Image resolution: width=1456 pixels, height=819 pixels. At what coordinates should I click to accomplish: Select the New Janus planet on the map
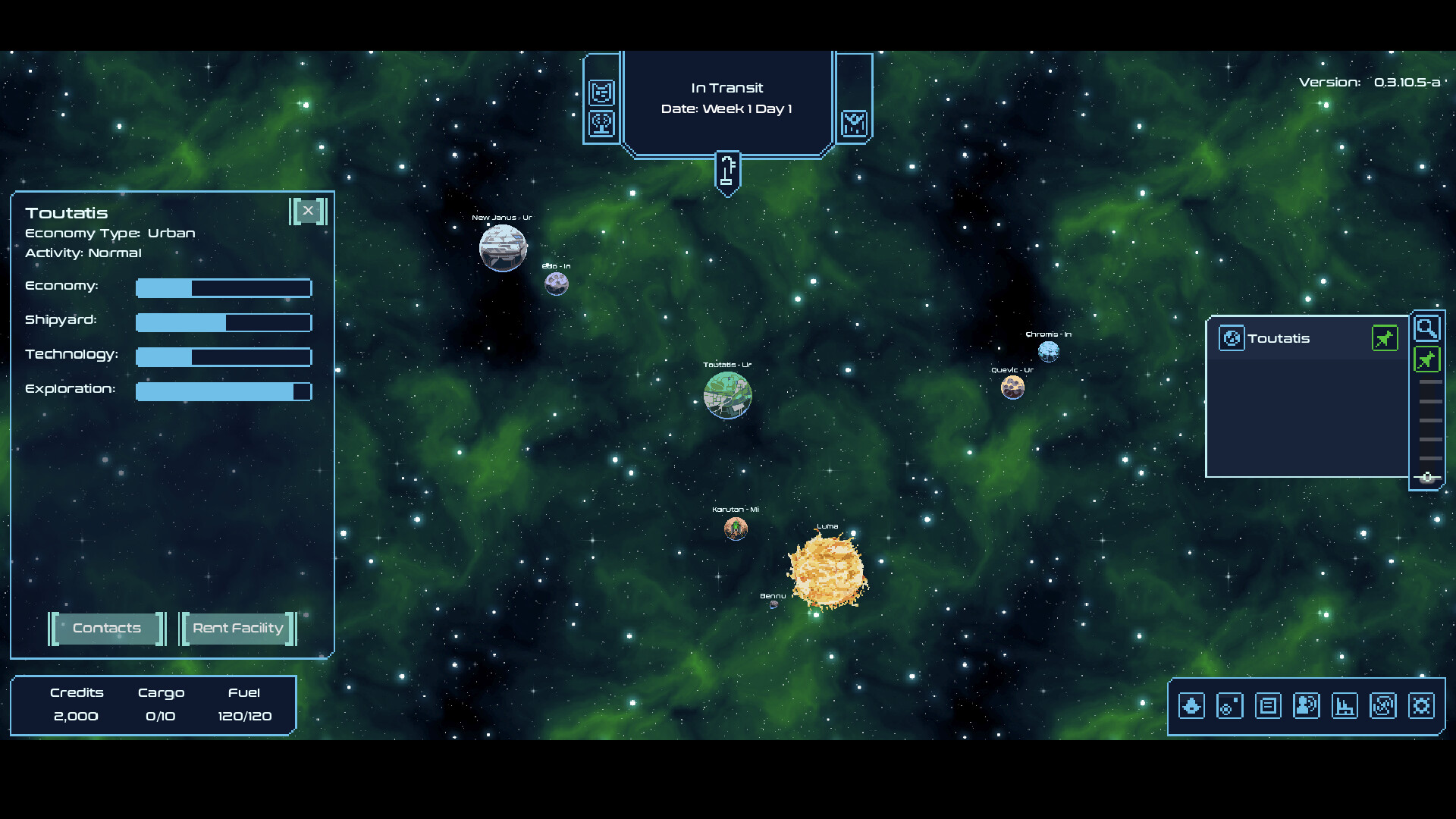(502, 247)
